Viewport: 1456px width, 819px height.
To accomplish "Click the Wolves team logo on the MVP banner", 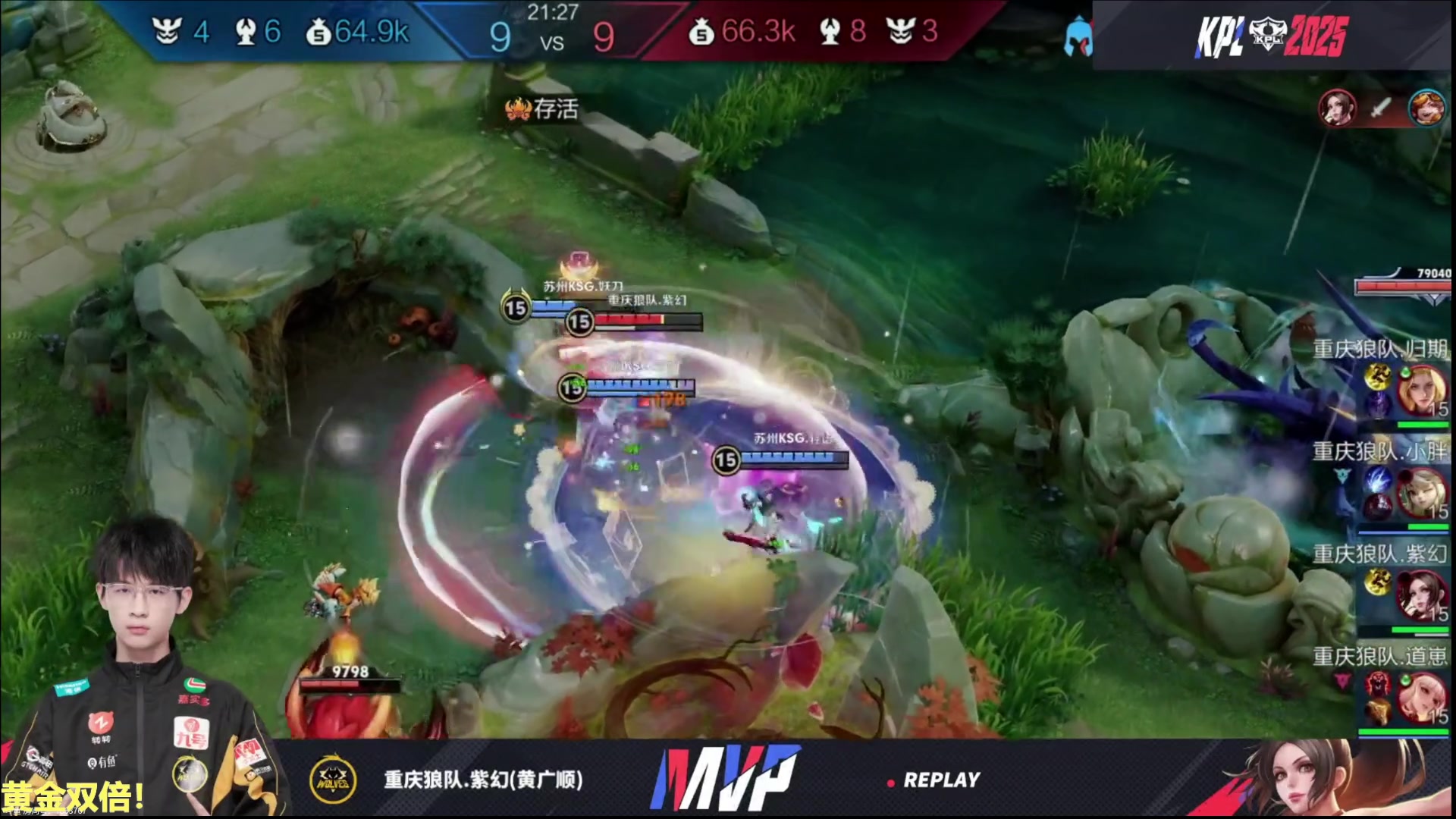I will (333, 779).
